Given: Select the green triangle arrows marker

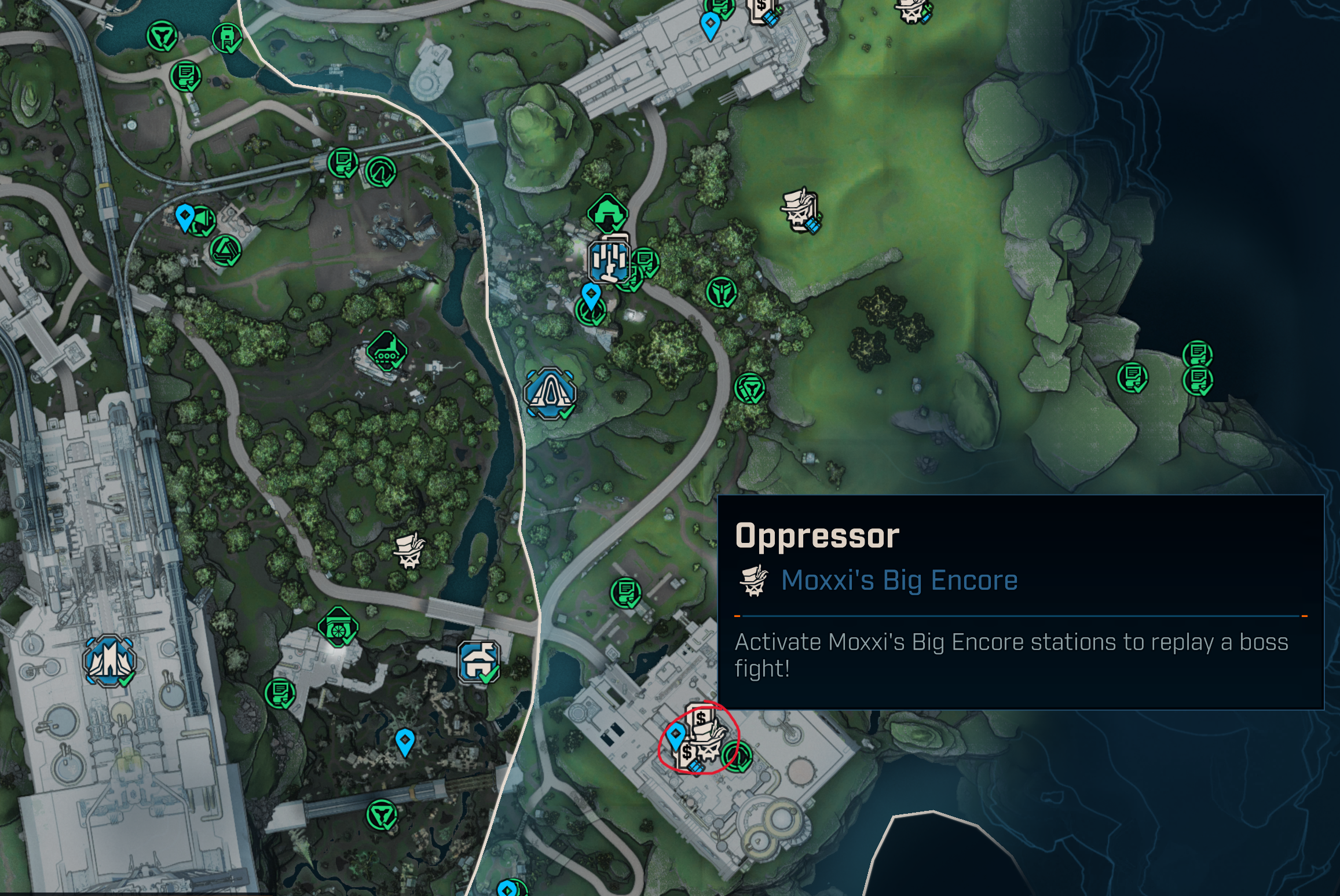Looking at the screenshot, I should 225,250.
